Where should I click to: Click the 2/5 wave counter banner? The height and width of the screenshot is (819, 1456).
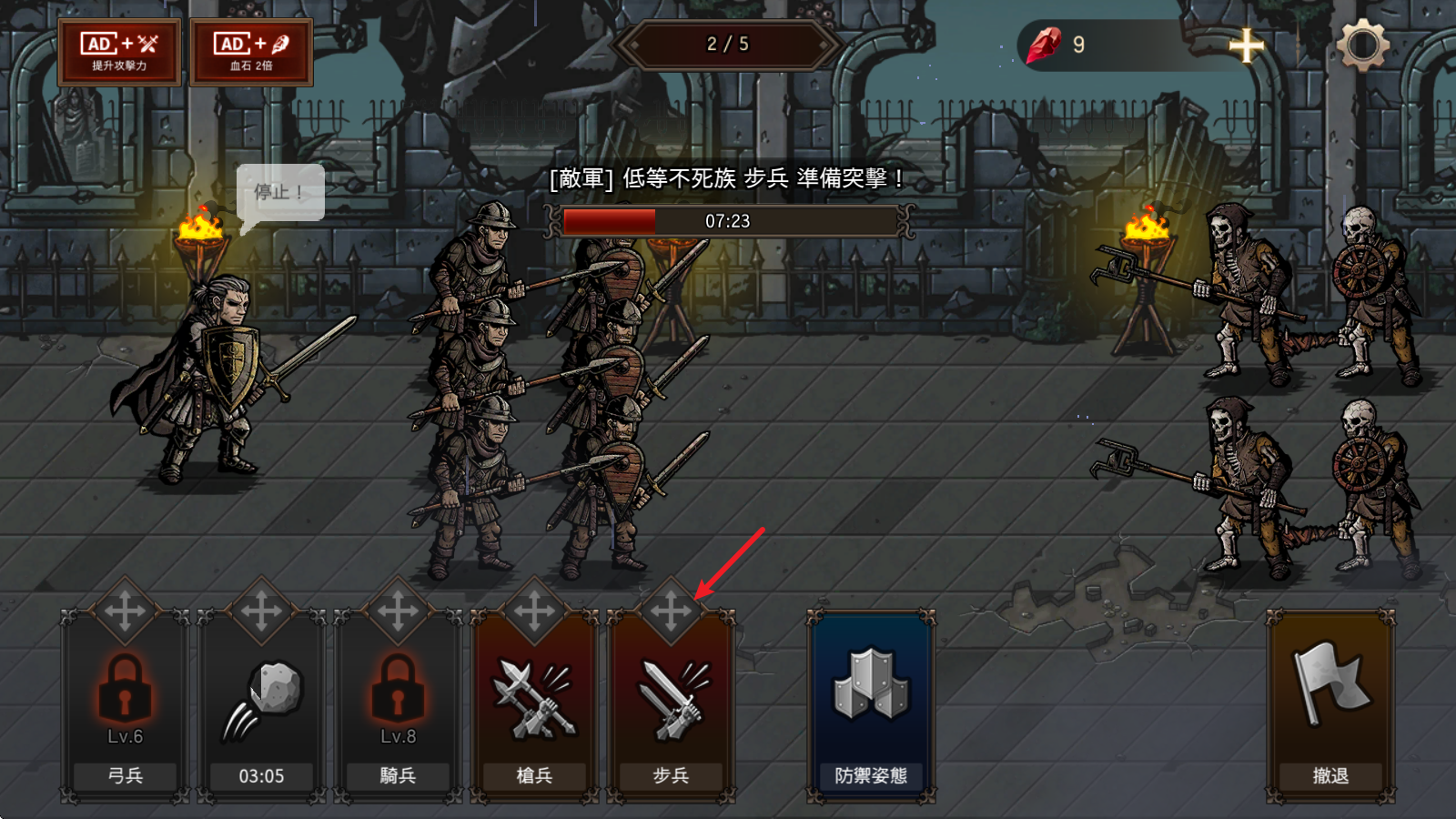pyautogui.click(x=727, y=44)
